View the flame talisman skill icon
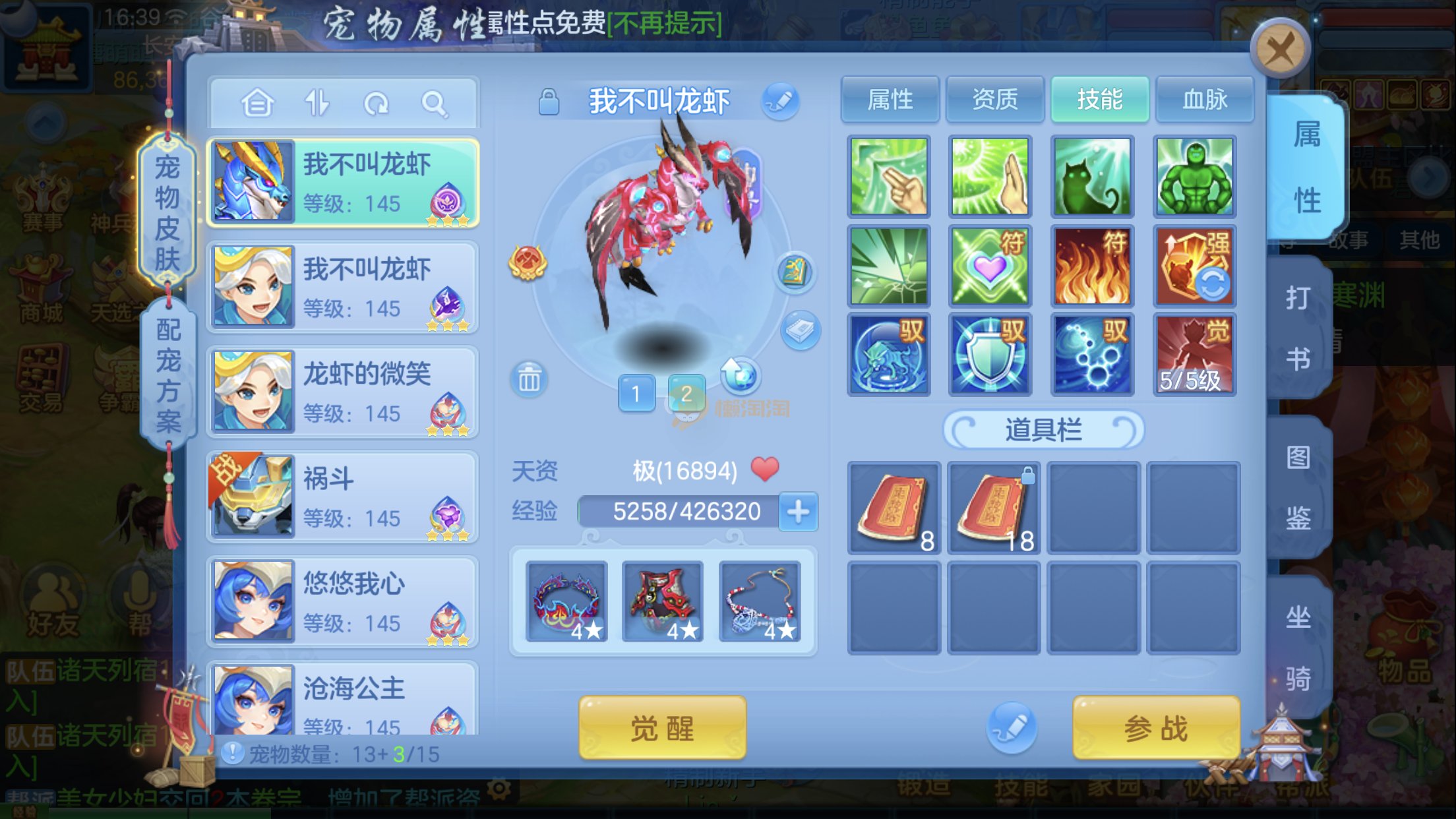The height and width of the screenshot is (819, 1456). (1092, 266)
